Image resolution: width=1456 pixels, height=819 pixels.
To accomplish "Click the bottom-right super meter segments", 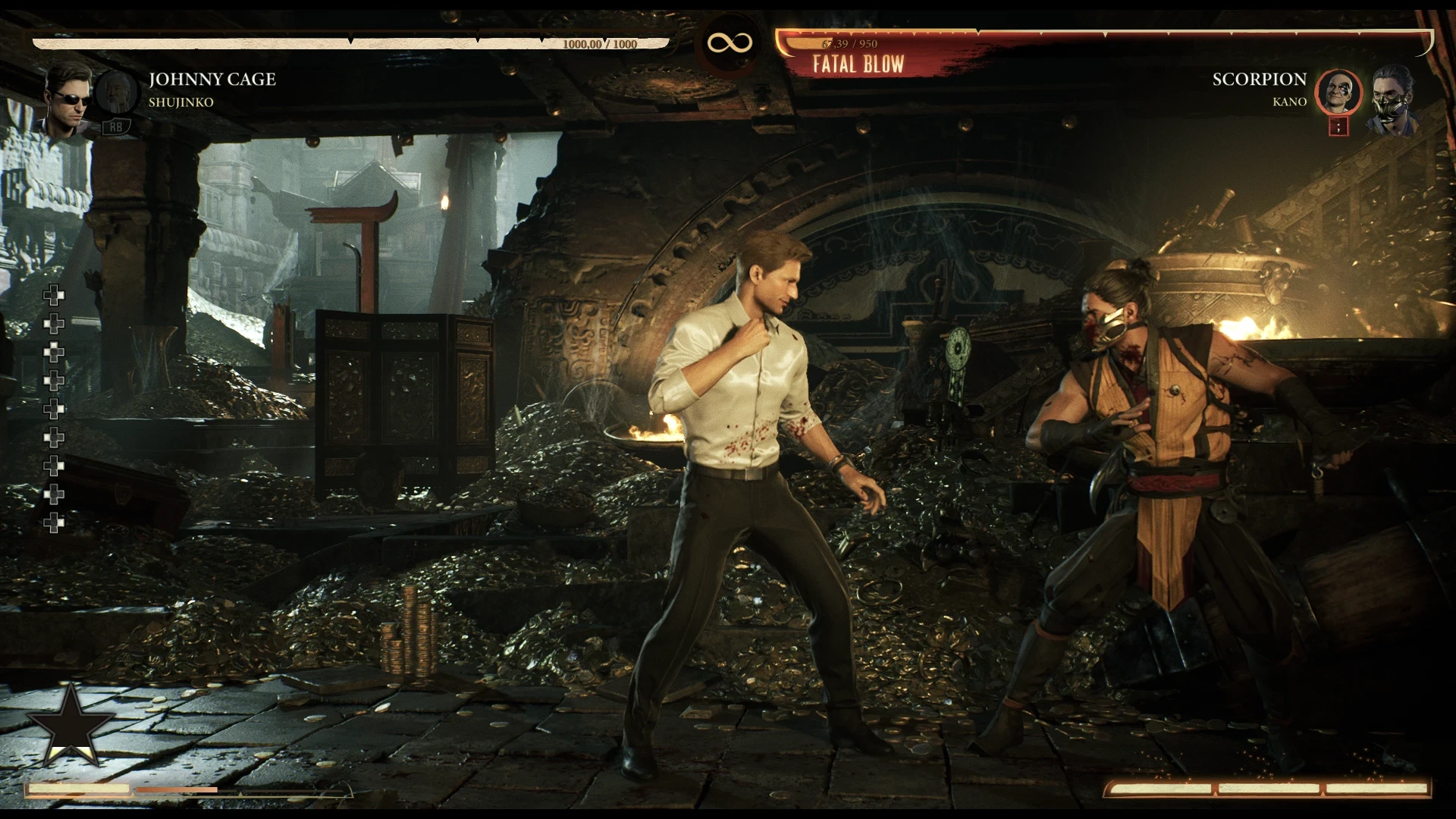I will click(x=1266, y=789).
